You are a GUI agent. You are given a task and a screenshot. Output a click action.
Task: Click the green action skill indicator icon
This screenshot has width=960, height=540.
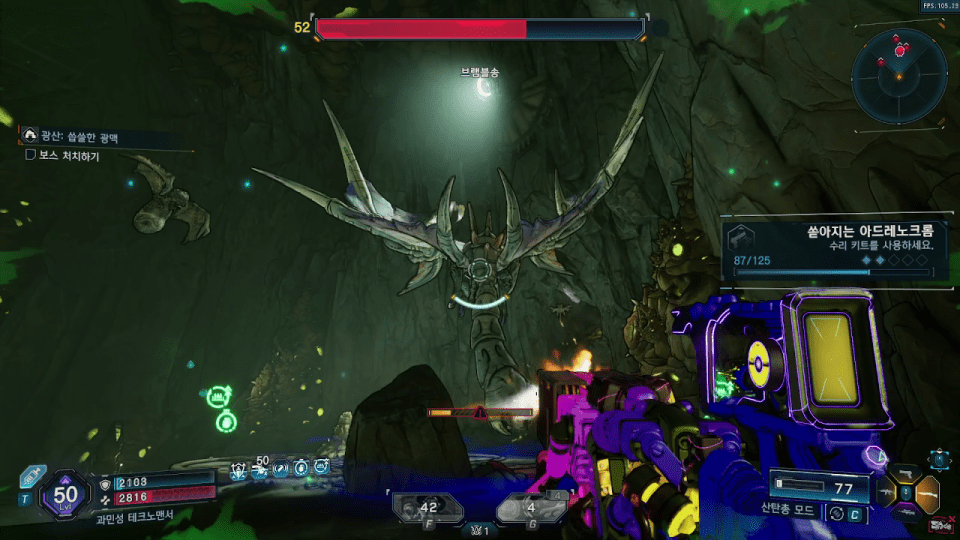tap(220, 397)
